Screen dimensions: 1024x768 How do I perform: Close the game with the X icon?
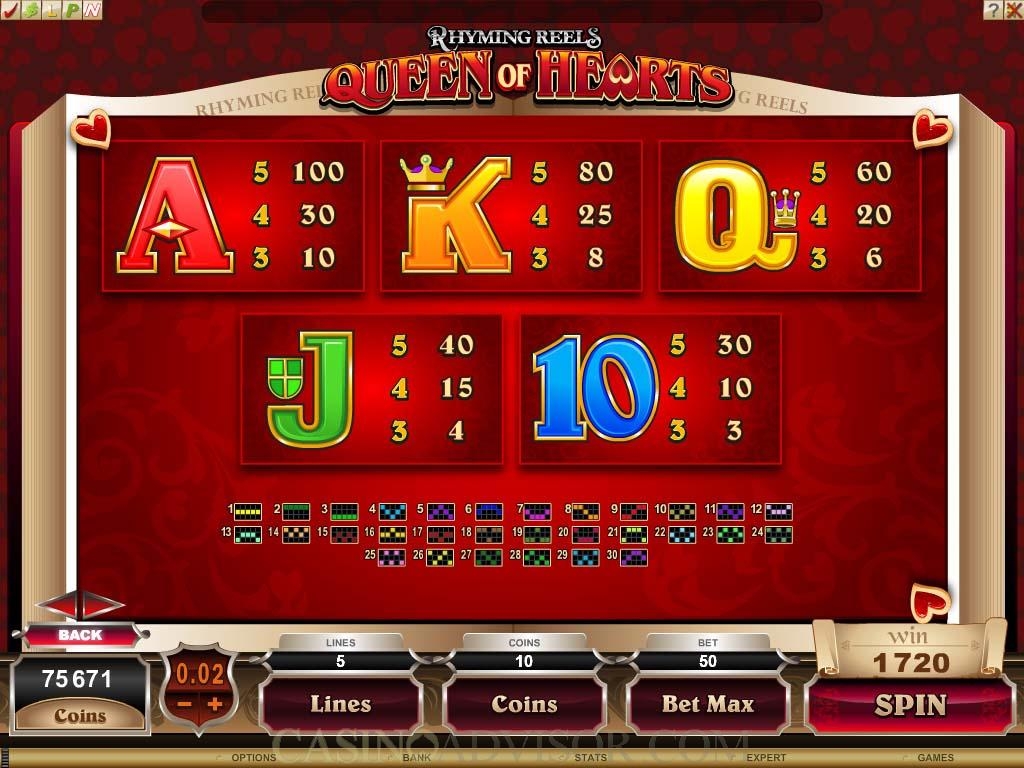pyautogui.click(x=1012, y=10)
